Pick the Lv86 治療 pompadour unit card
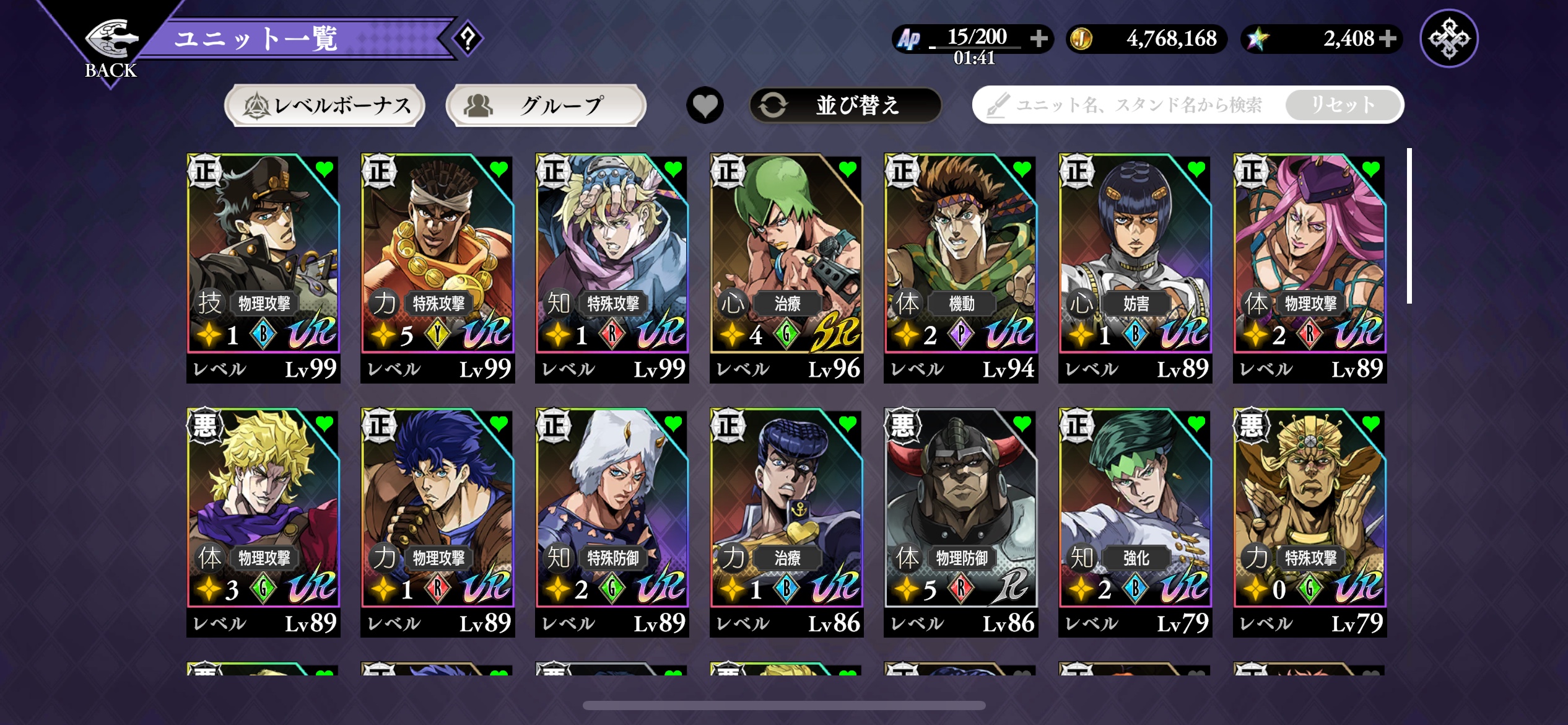Image resolution: width=1568 pixels, height=725 pixels. [x=786, y=522]
